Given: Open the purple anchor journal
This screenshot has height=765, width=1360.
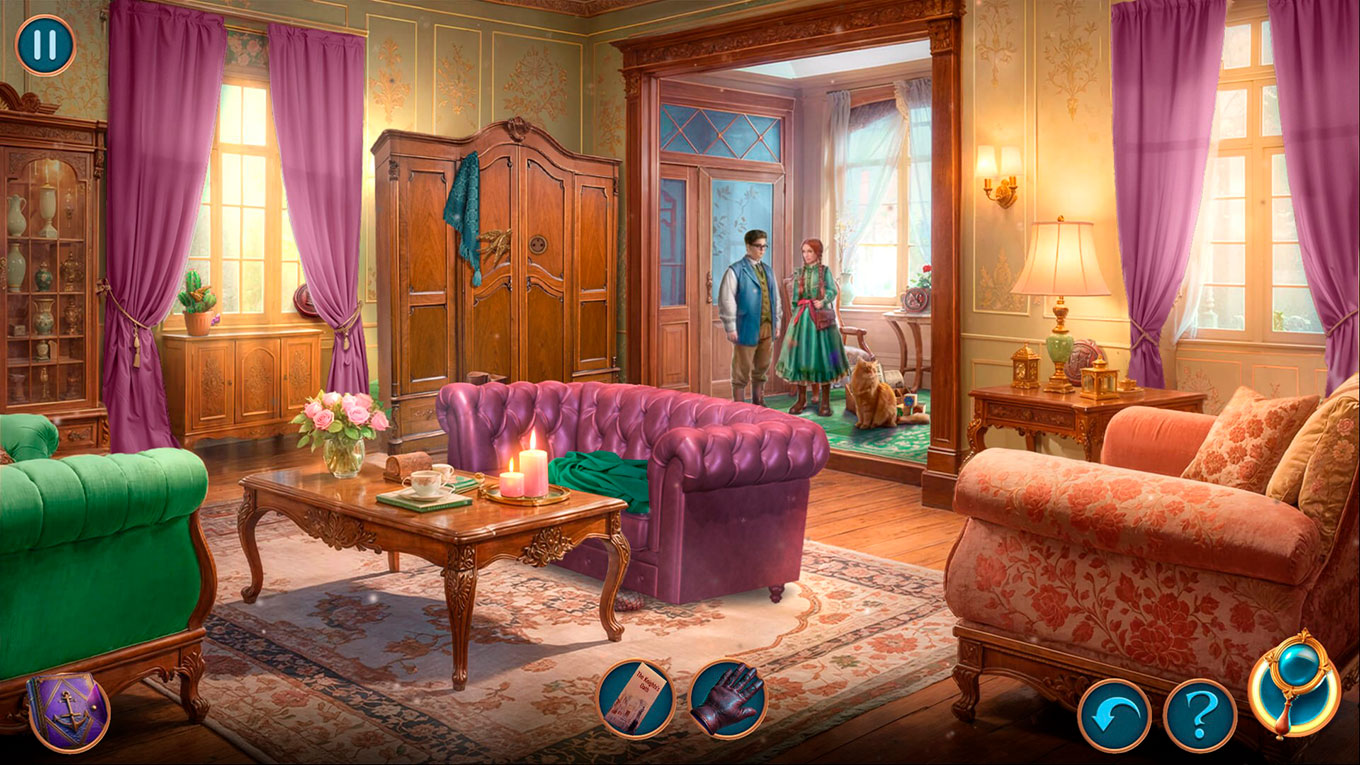Looking at the screenshot, I should (x=68, y=711).
